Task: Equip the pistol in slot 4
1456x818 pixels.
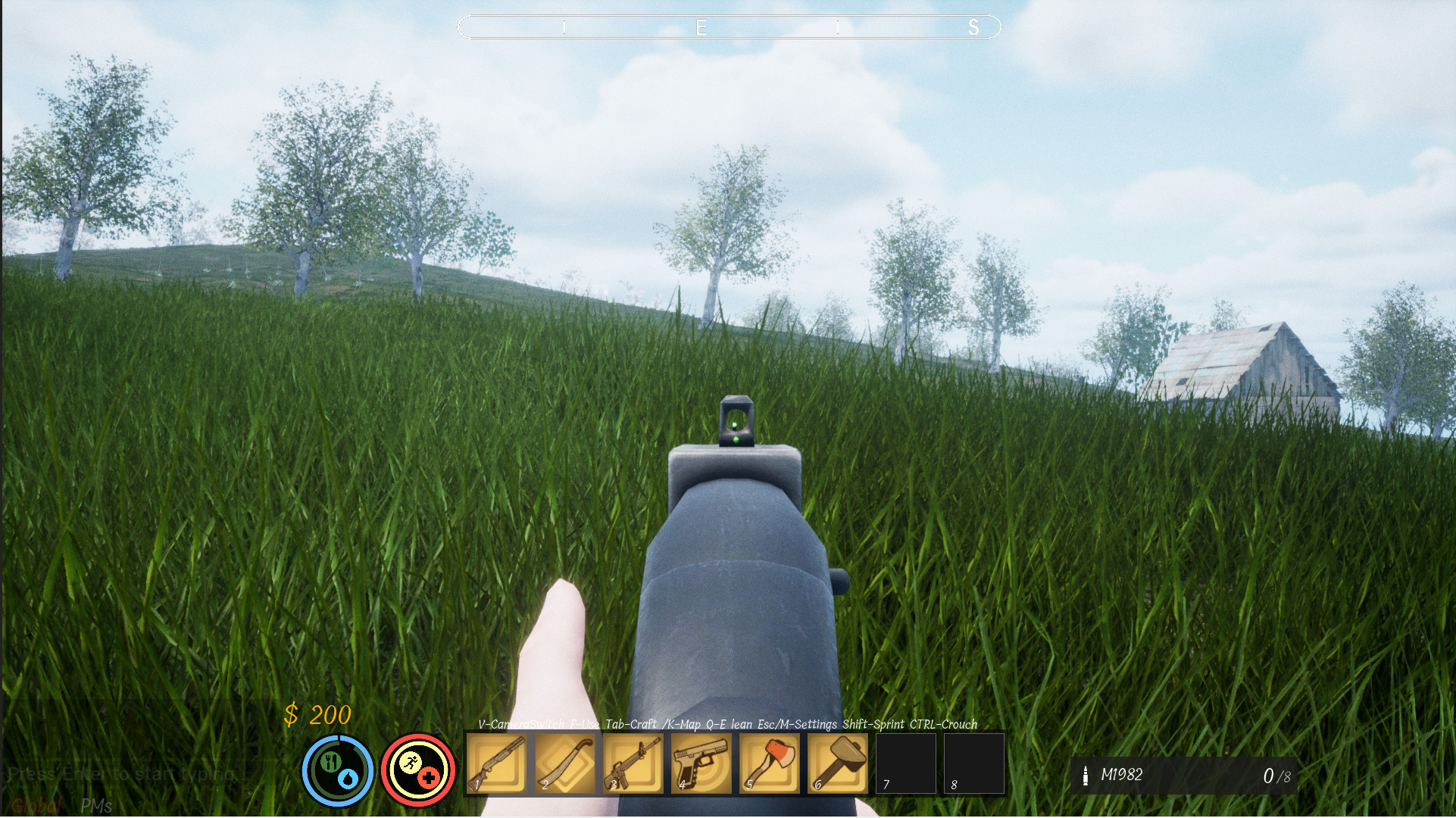Action: coord(701,763)
